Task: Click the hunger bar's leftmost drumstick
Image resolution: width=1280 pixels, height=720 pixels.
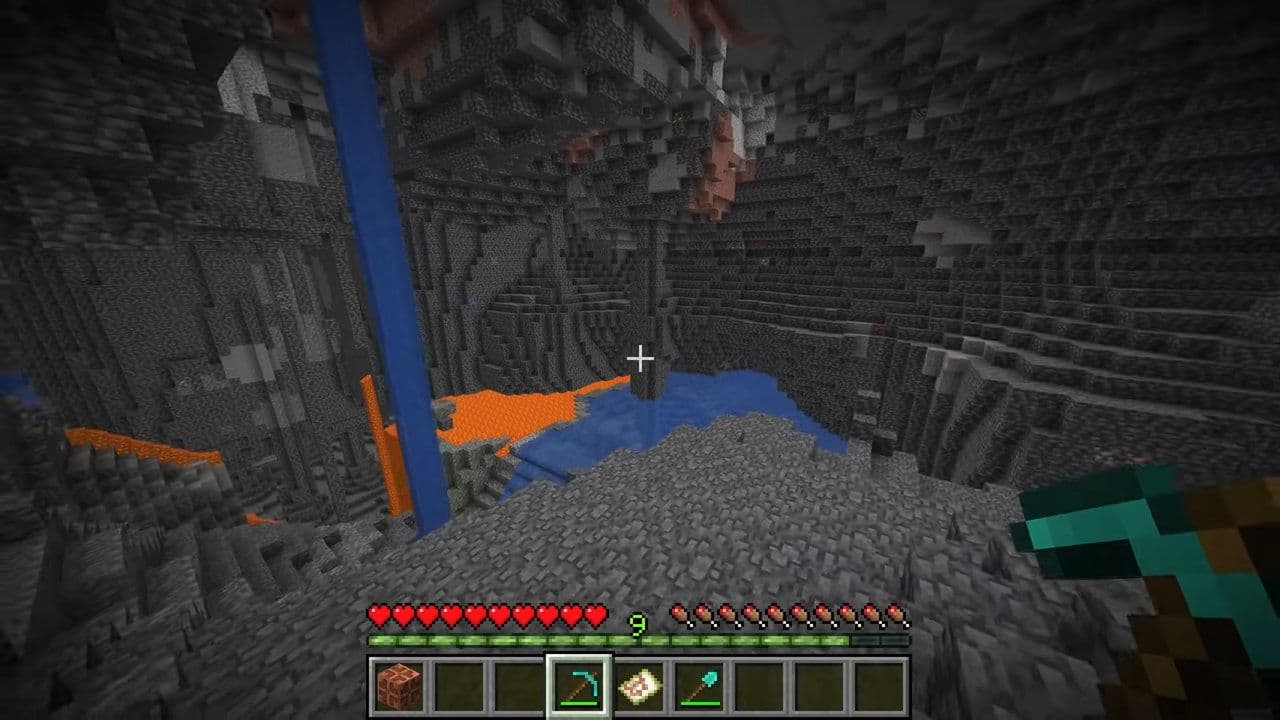Action: 681,613
